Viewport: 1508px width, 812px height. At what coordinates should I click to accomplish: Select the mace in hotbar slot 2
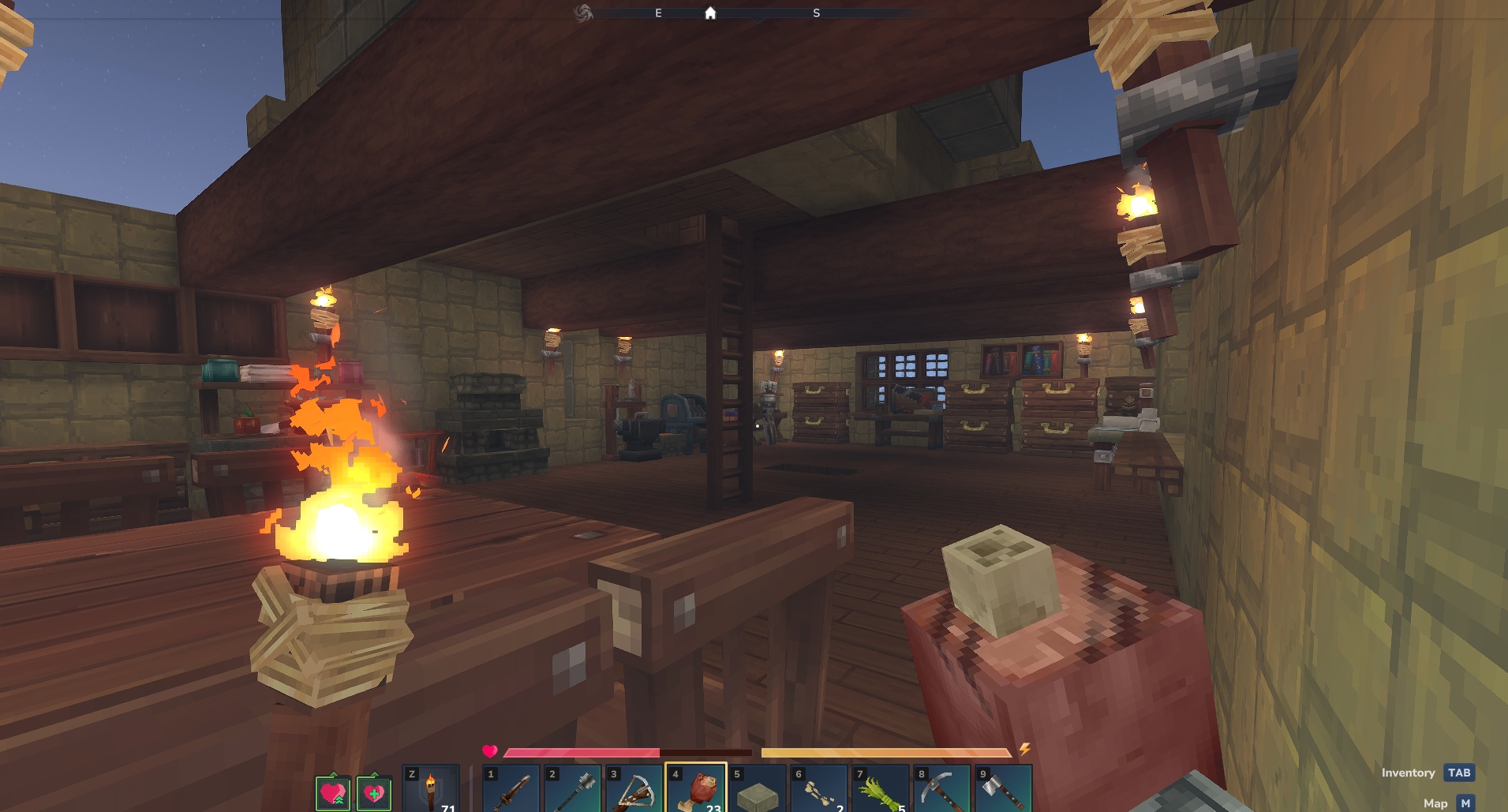point(573,789)
